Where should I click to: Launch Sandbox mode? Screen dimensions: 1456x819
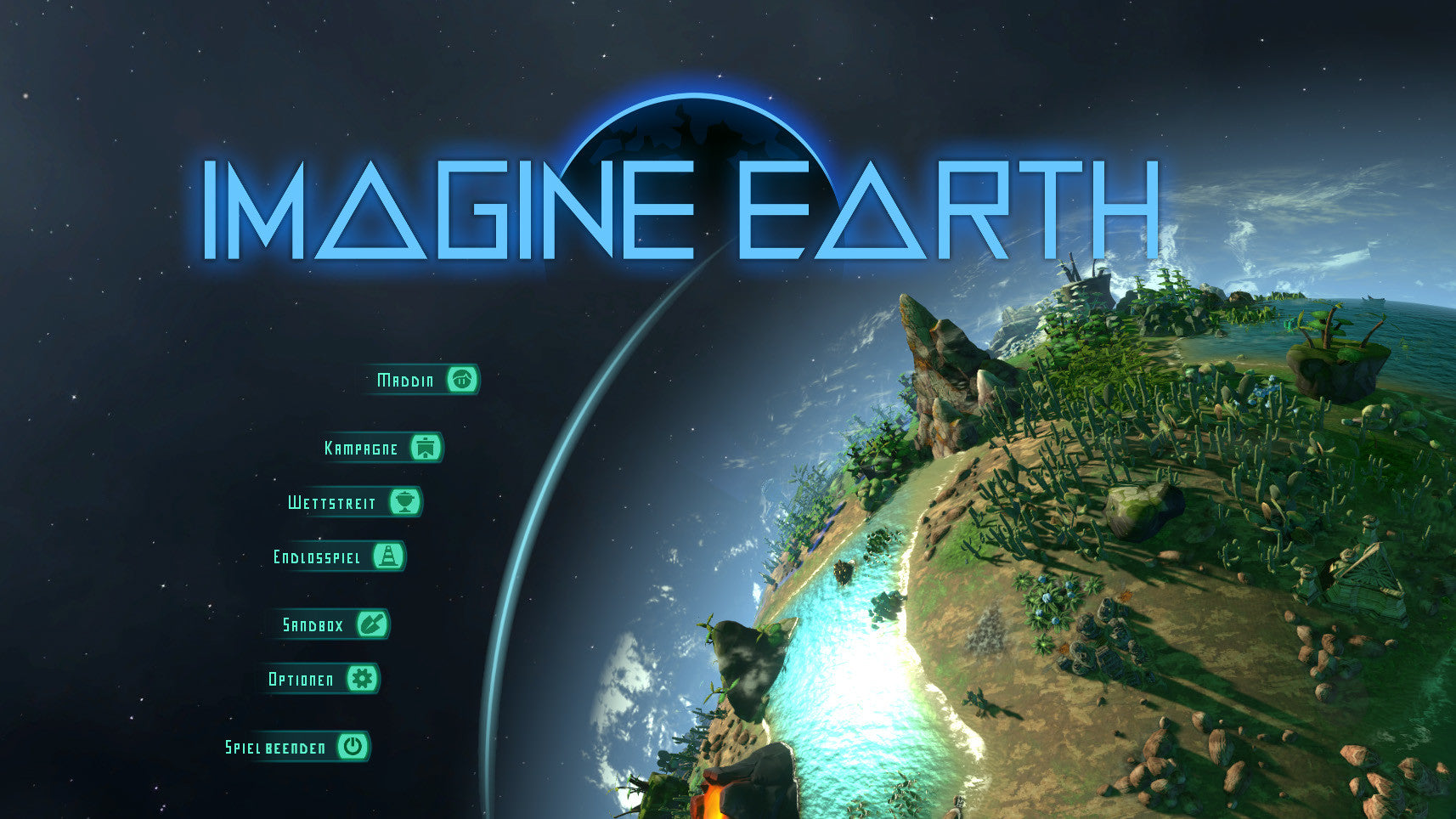pyautogui.click(x=334, y=625)
